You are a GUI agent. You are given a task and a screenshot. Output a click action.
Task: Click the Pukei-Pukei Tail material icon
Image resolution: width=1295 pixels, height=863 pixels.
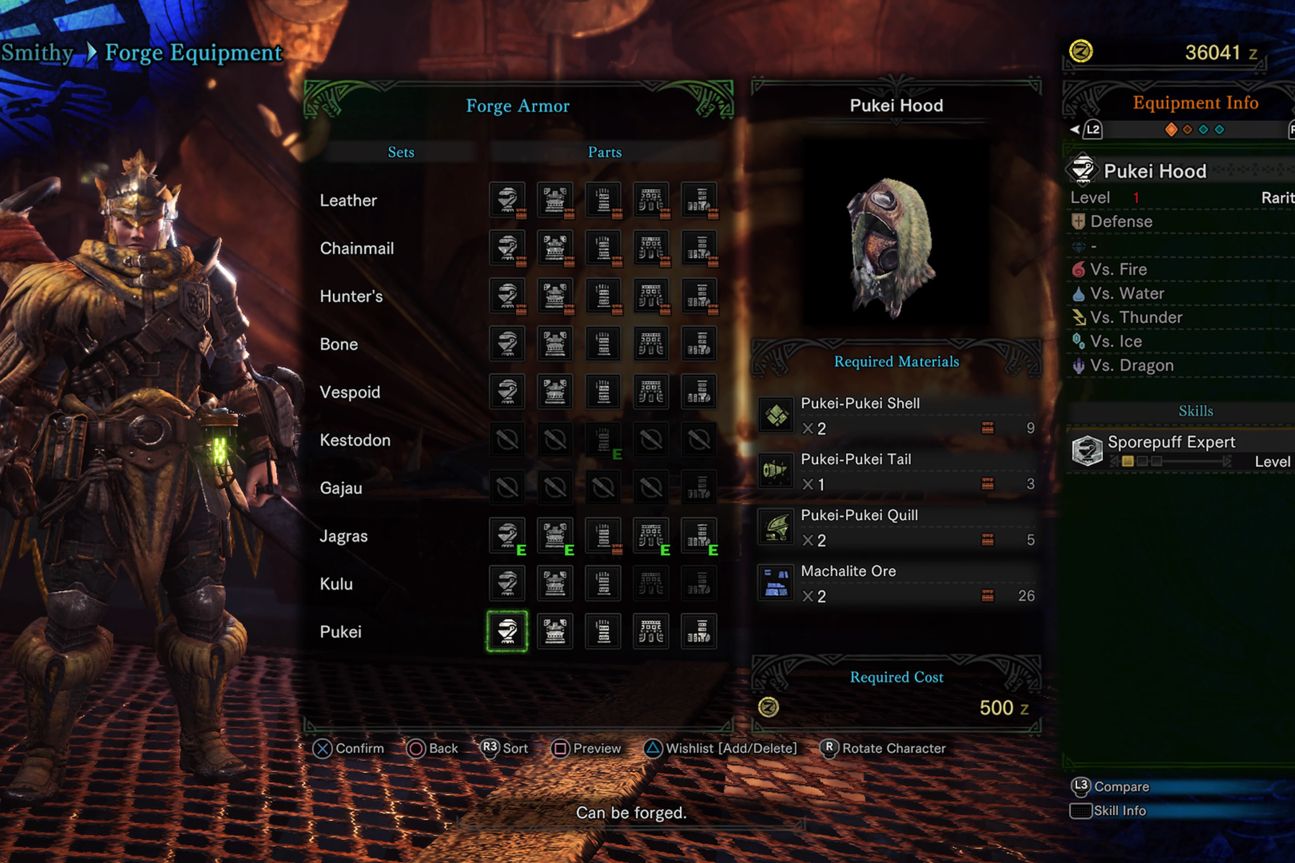click(776, 471)
